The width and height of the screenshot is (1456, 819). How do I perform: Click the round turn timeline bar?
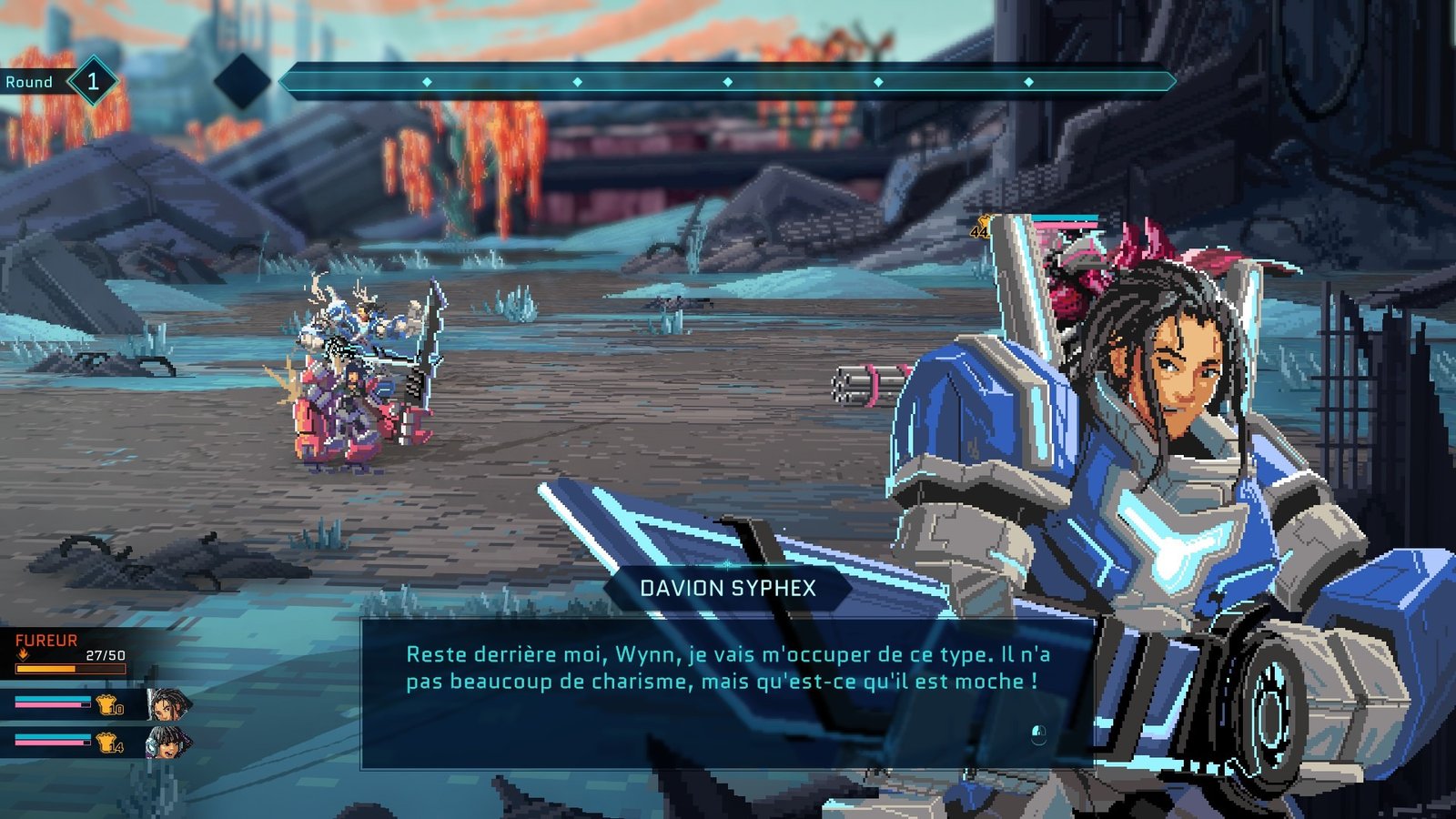pyautogui.click(x=726, y=82)
